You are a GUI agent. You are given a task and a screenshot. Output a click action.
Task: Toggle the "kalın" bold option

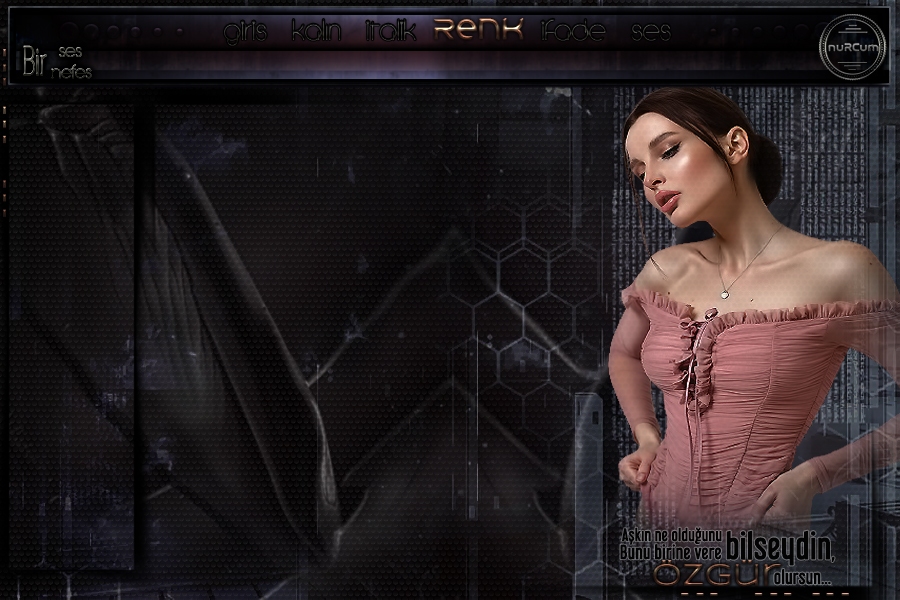tap(316, 33)
